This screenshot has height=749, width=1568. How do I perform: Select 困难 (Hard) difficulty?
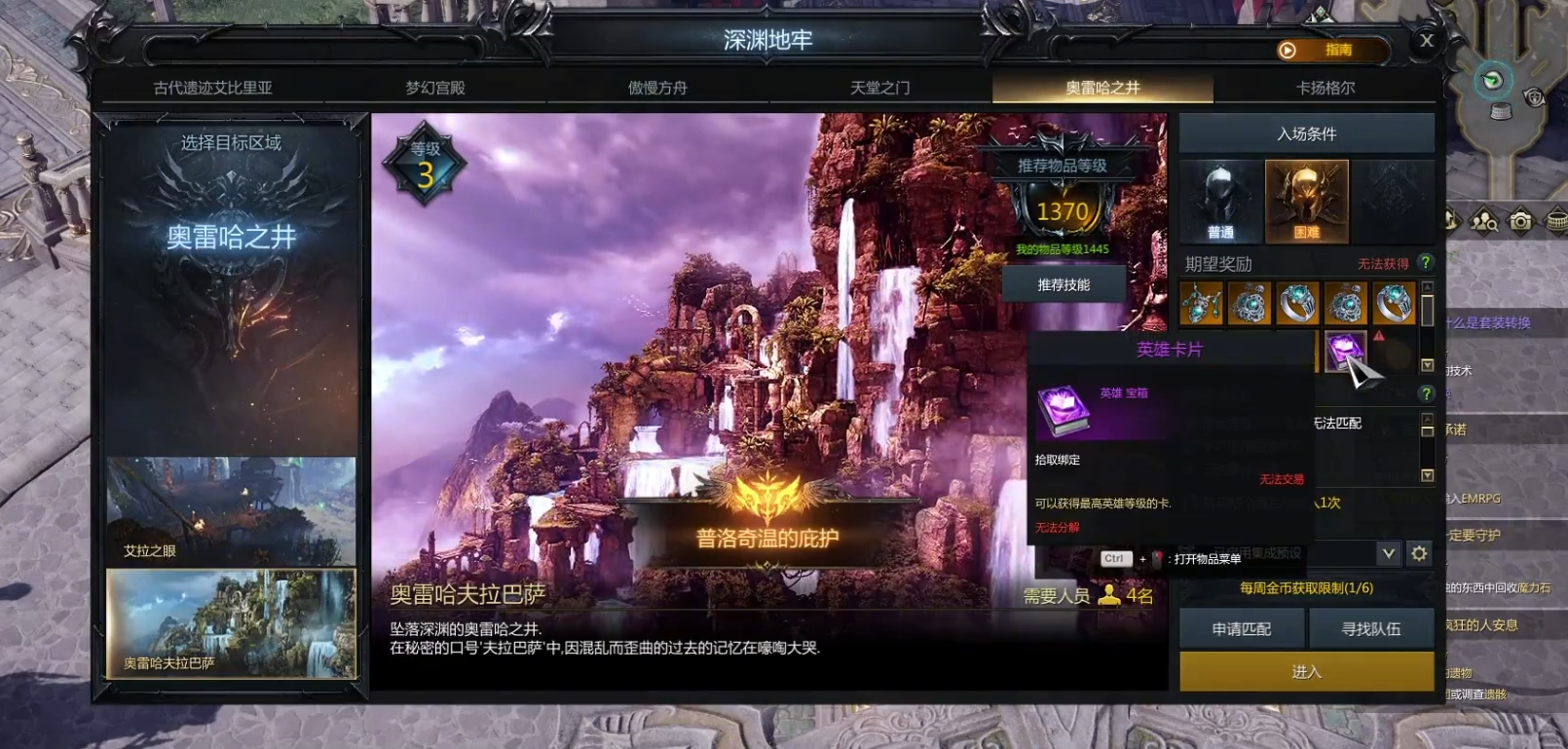1305,202
